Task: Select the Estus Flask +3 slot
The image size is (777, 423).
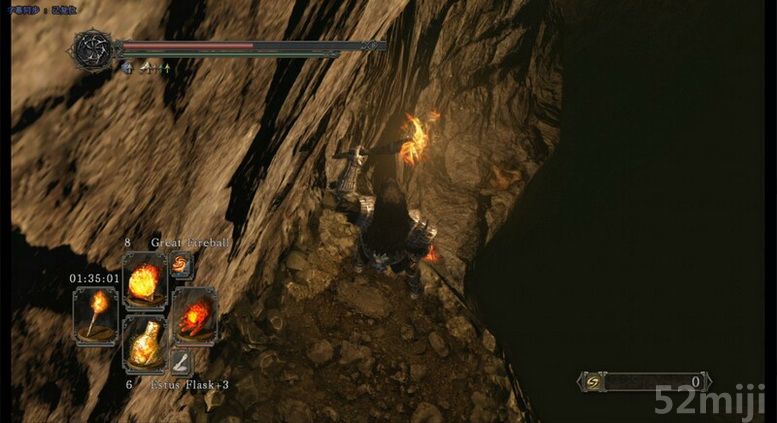Action: [144, 346]
